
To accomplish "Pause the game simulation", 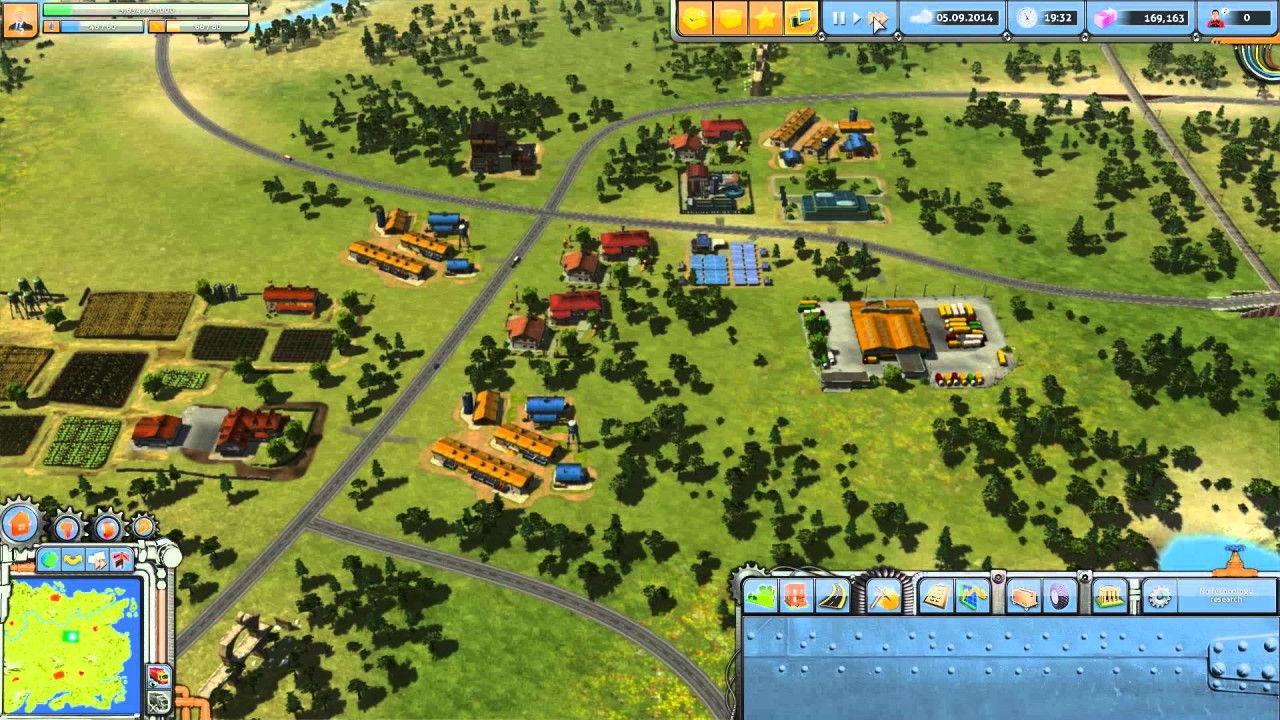I will pyautogui.click(x=838, y=18).
